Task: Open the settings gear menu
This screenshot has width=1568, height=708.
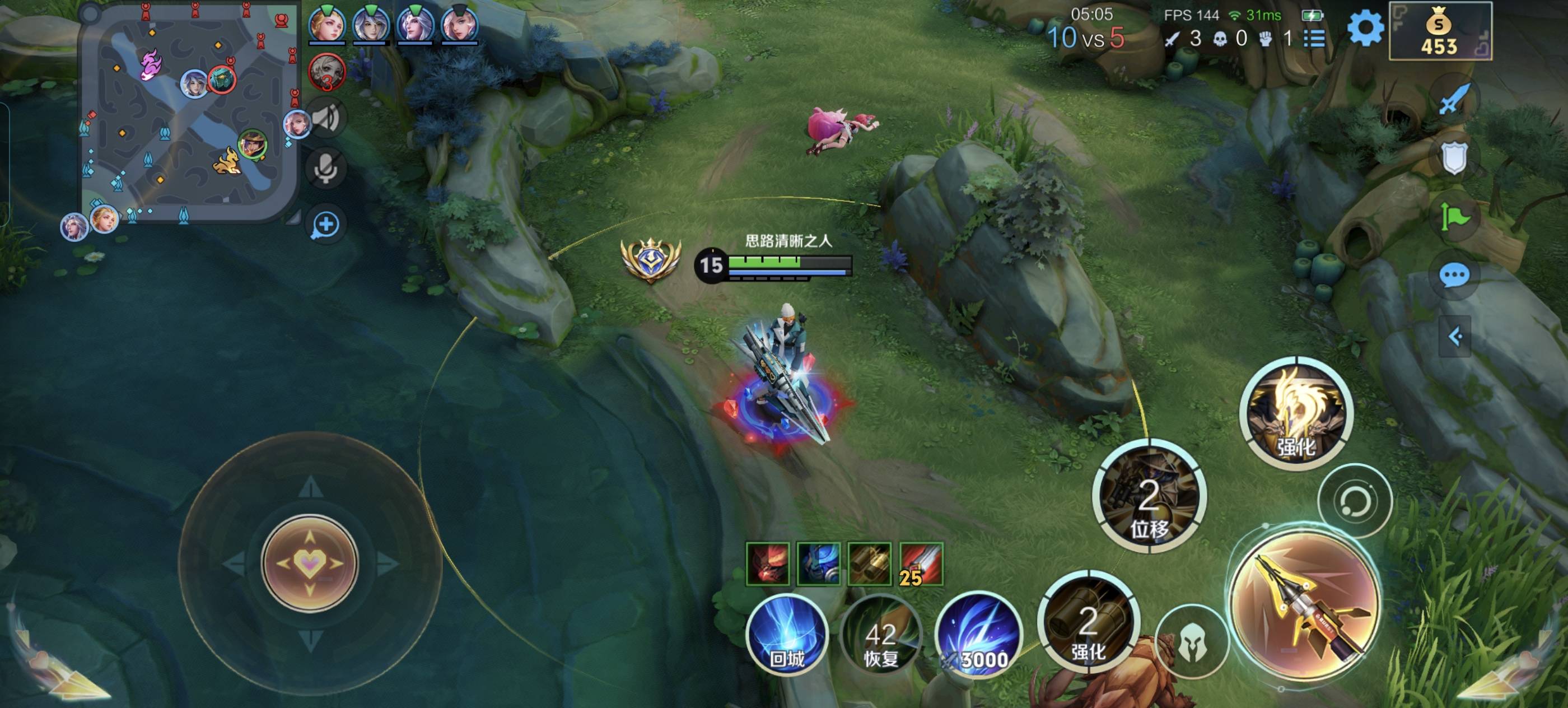Action: [x=1365, y=28]
